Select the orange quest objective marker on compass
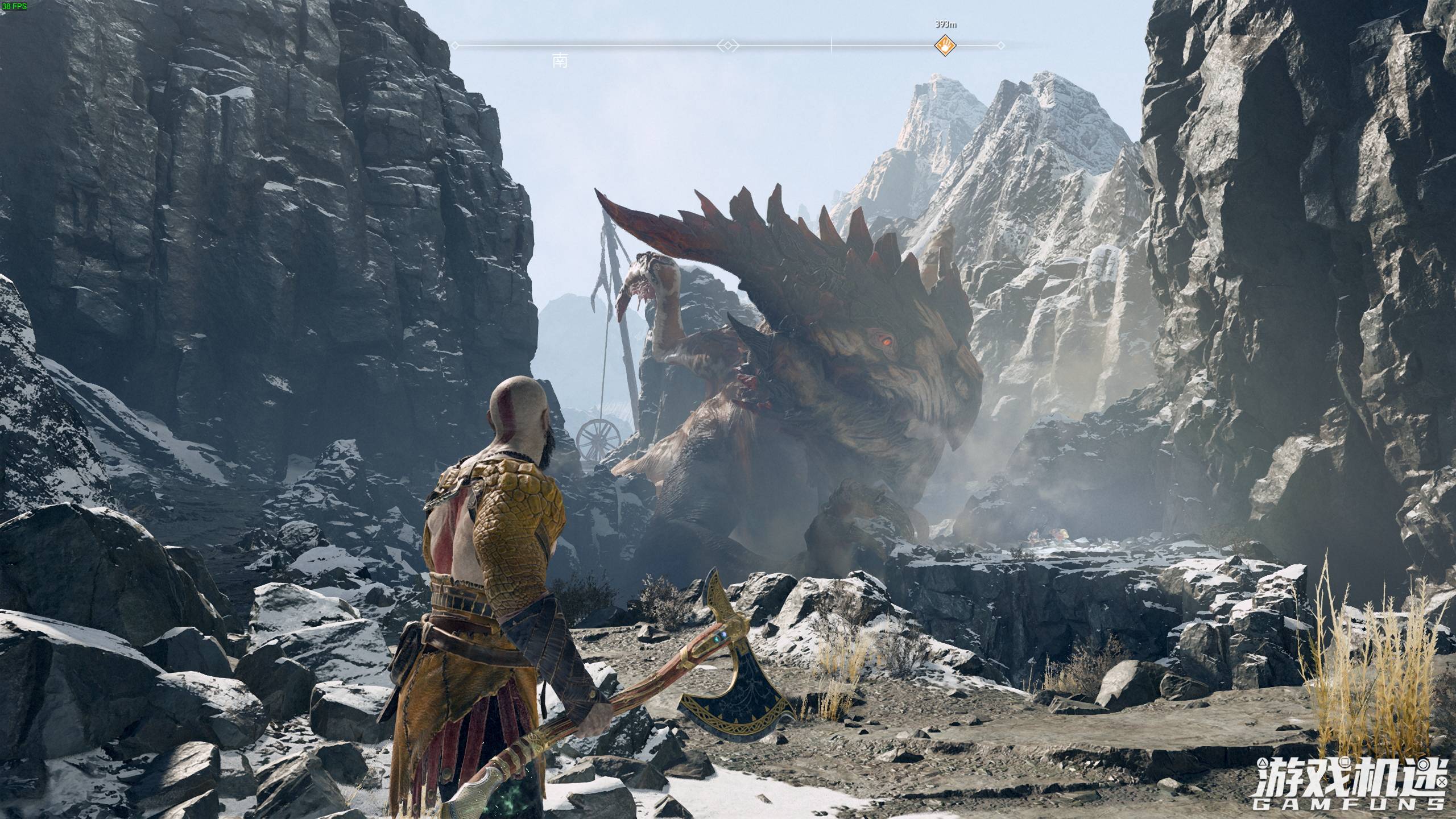The height and width of the screenshot is (819, 1456). tap(945, 45)
